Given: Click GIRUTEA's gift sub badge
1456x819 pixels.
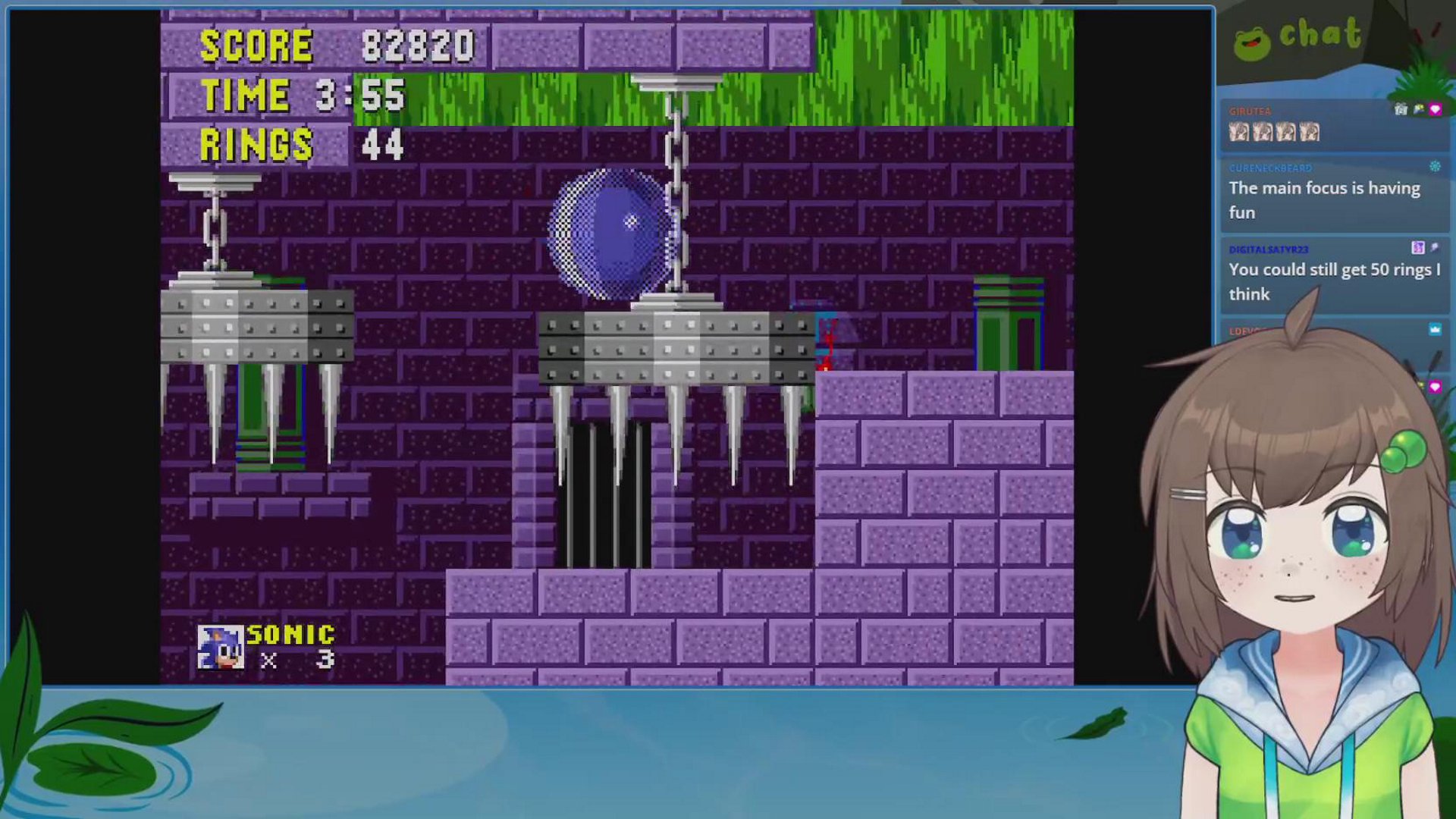Looking at the screenshot, I should pyautogui.click(x=1400, y=109).
